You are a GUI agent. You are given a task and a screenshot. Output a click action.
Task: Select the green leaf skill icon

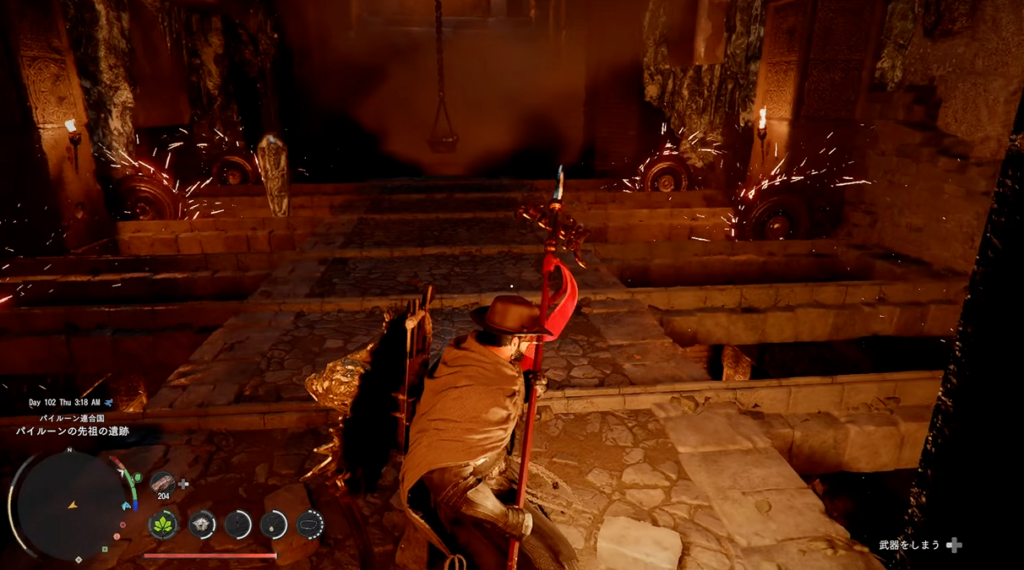[163, 523]
